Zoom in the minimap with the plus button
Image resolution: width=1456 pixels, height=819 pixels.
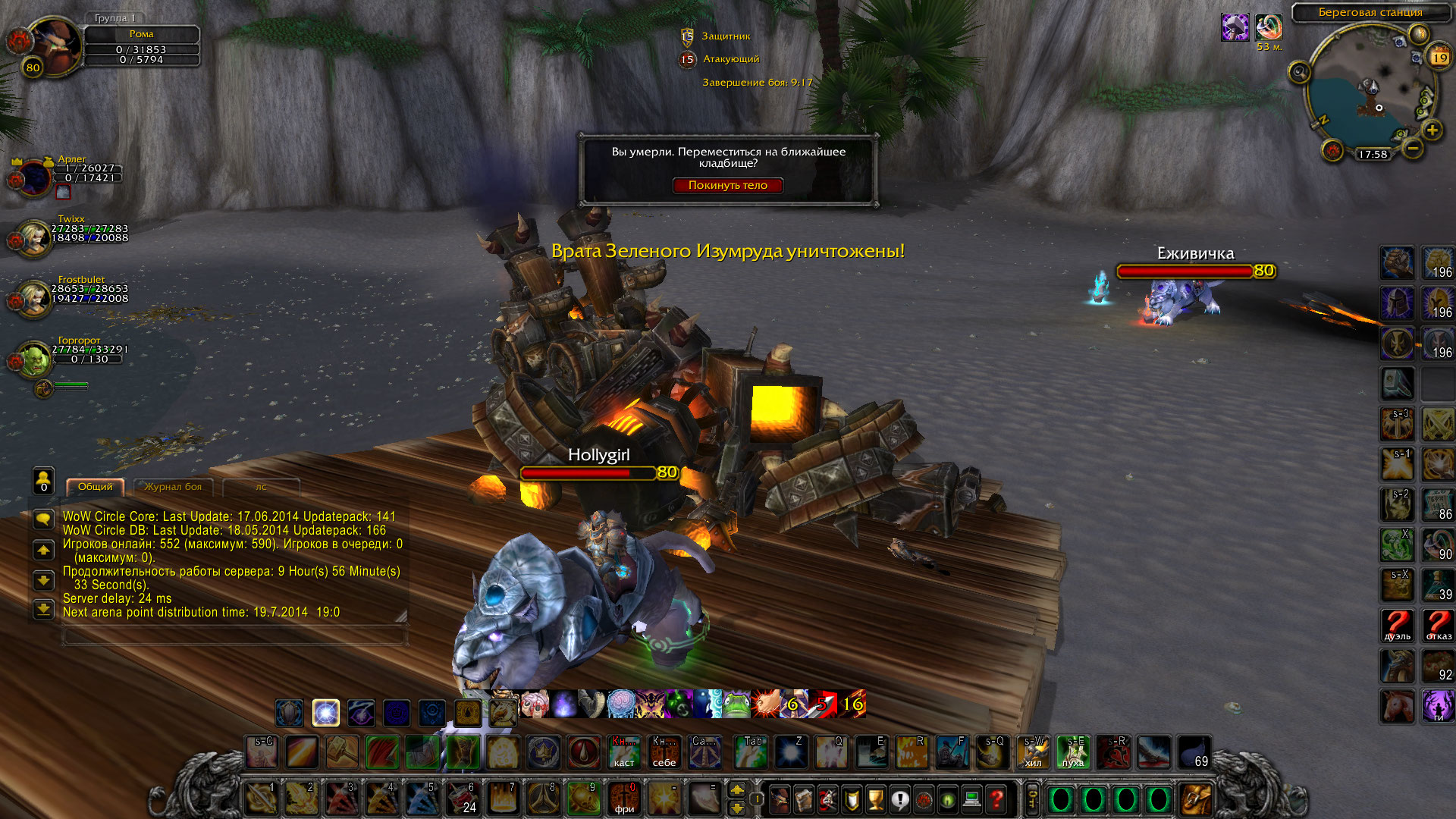(x=1432, y=130)
